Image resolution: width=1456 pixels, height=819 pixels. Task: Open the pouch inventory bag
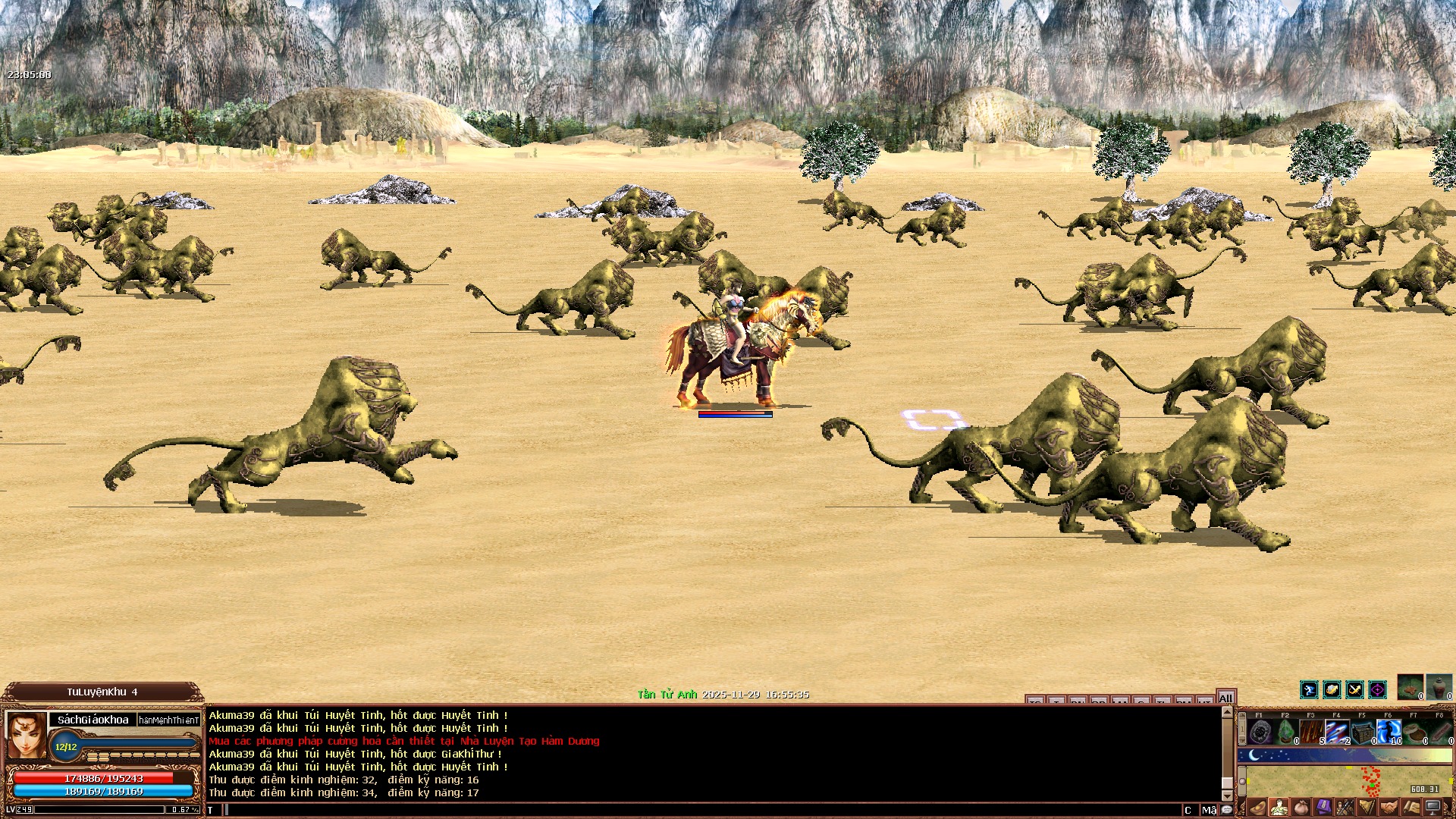coord(1301,807)
